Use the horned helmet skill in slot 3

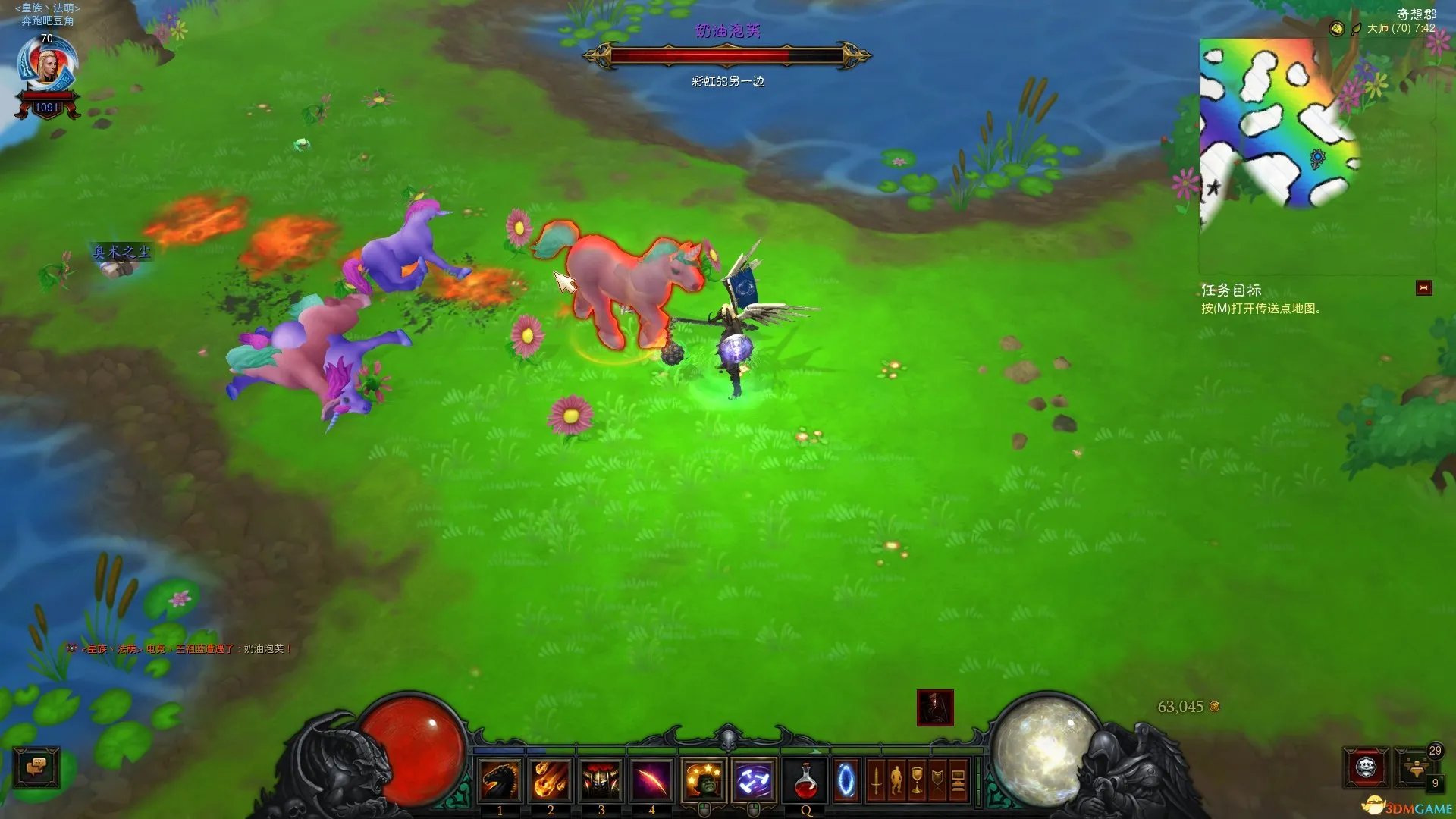[x=601, y=780]
